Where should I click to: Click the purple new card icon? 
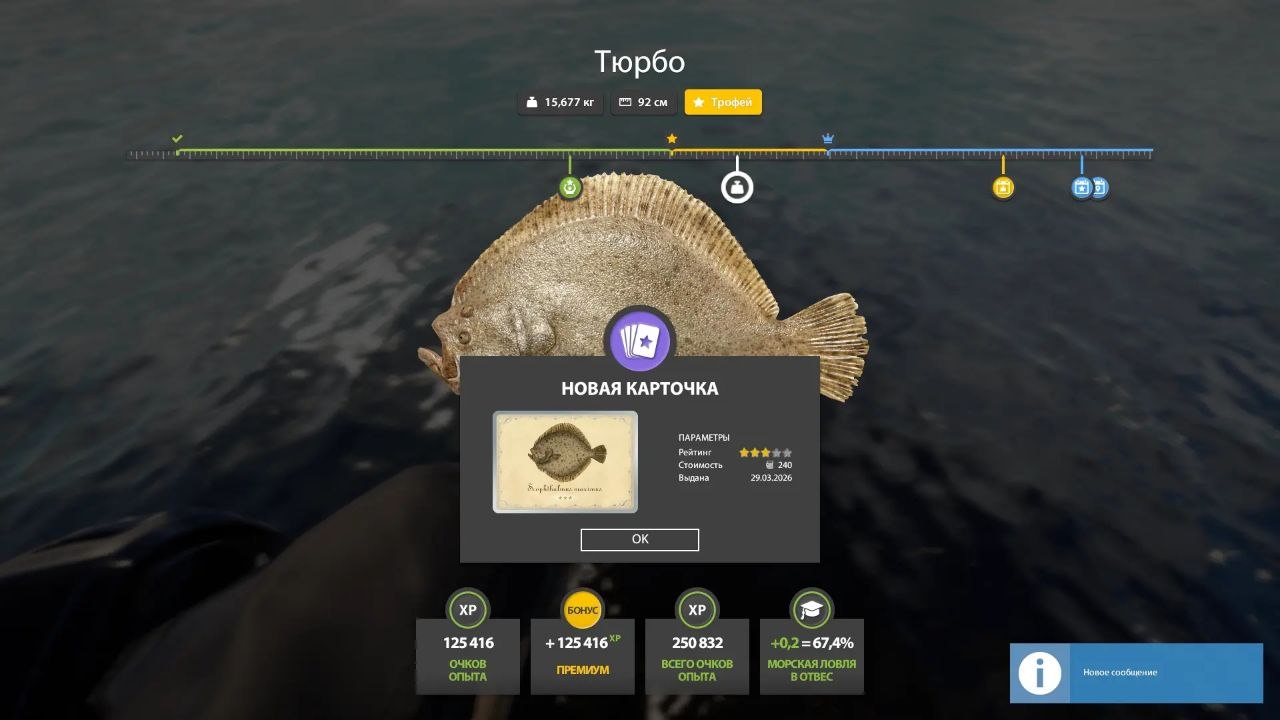pos(640,340)
